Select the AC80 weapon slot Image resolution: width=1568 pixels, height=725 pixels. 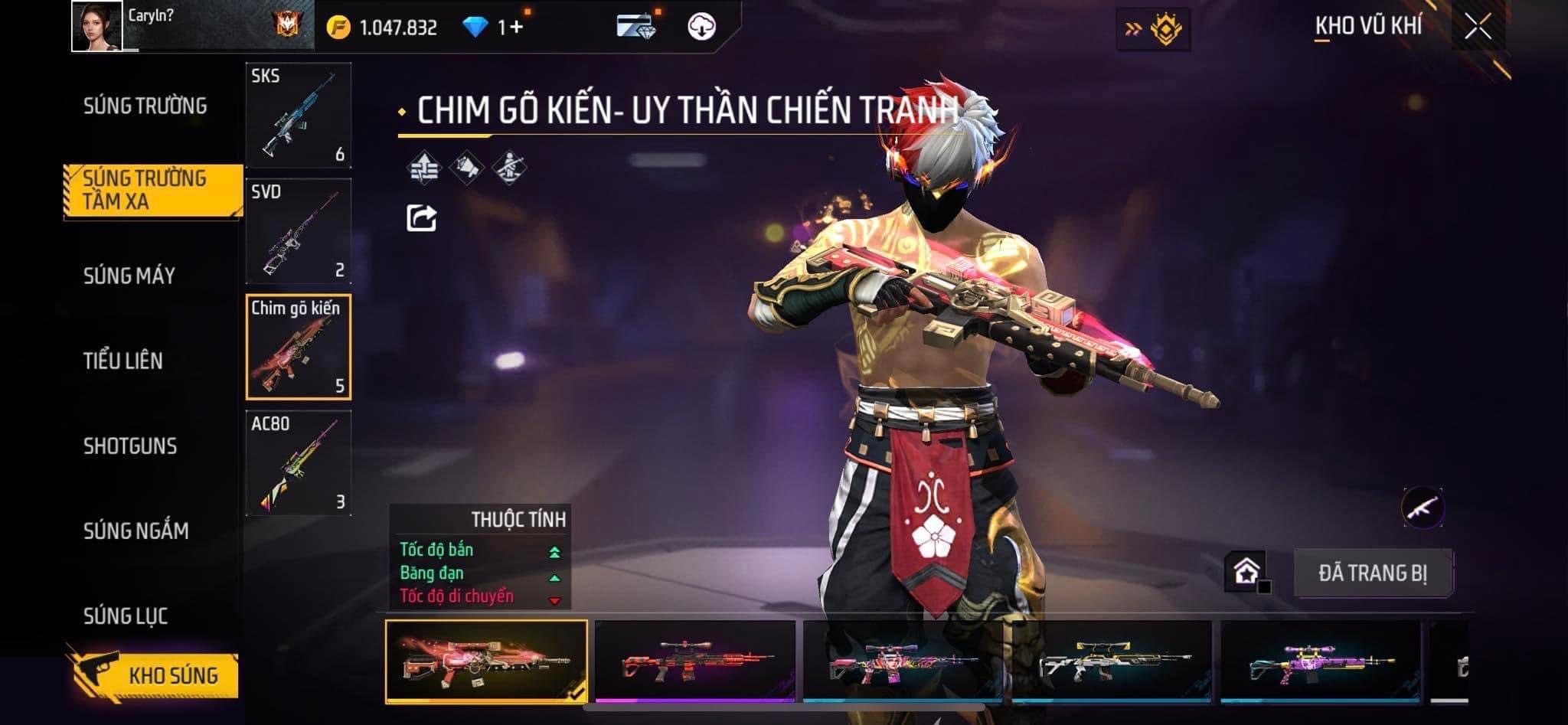click(x=299, y=463)
